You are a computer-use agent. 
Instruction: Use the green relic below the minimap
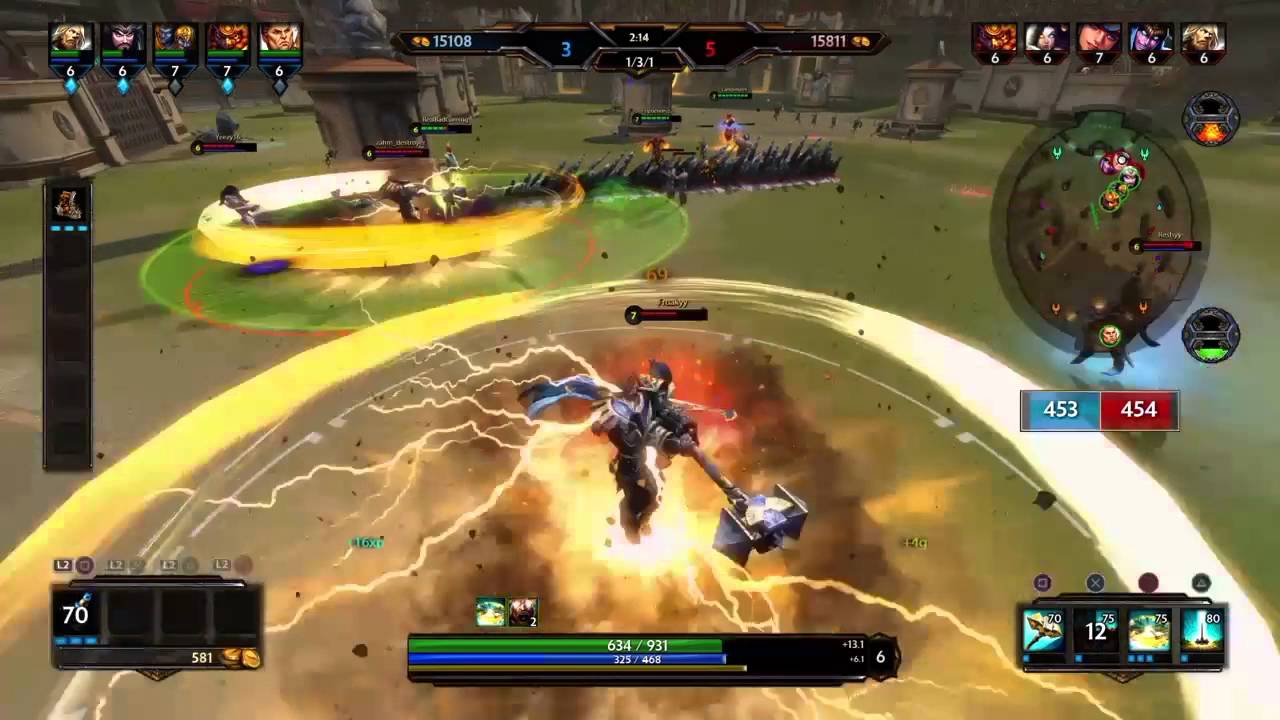point(1211,337)
